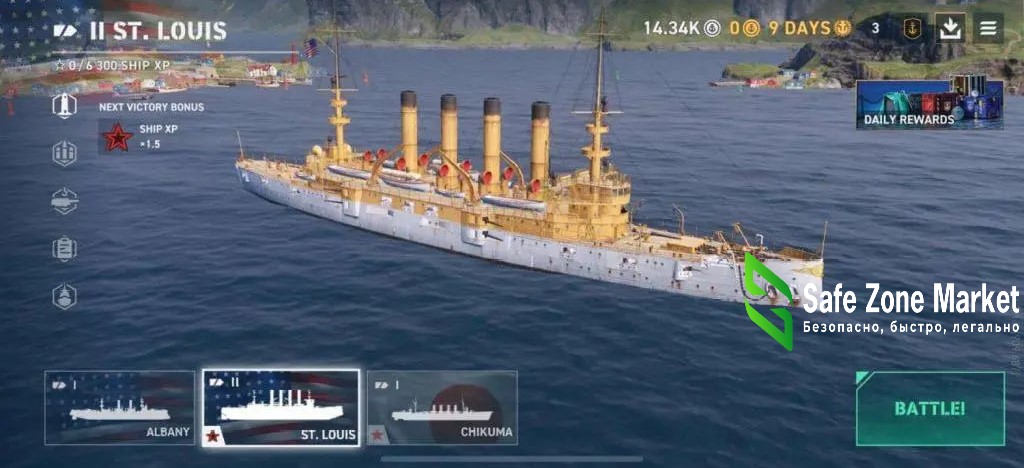Screen dimensions: 1024x468
Task: Open the Daily Rewards panel
Action: pyautogui.click(x=930, y=103)
